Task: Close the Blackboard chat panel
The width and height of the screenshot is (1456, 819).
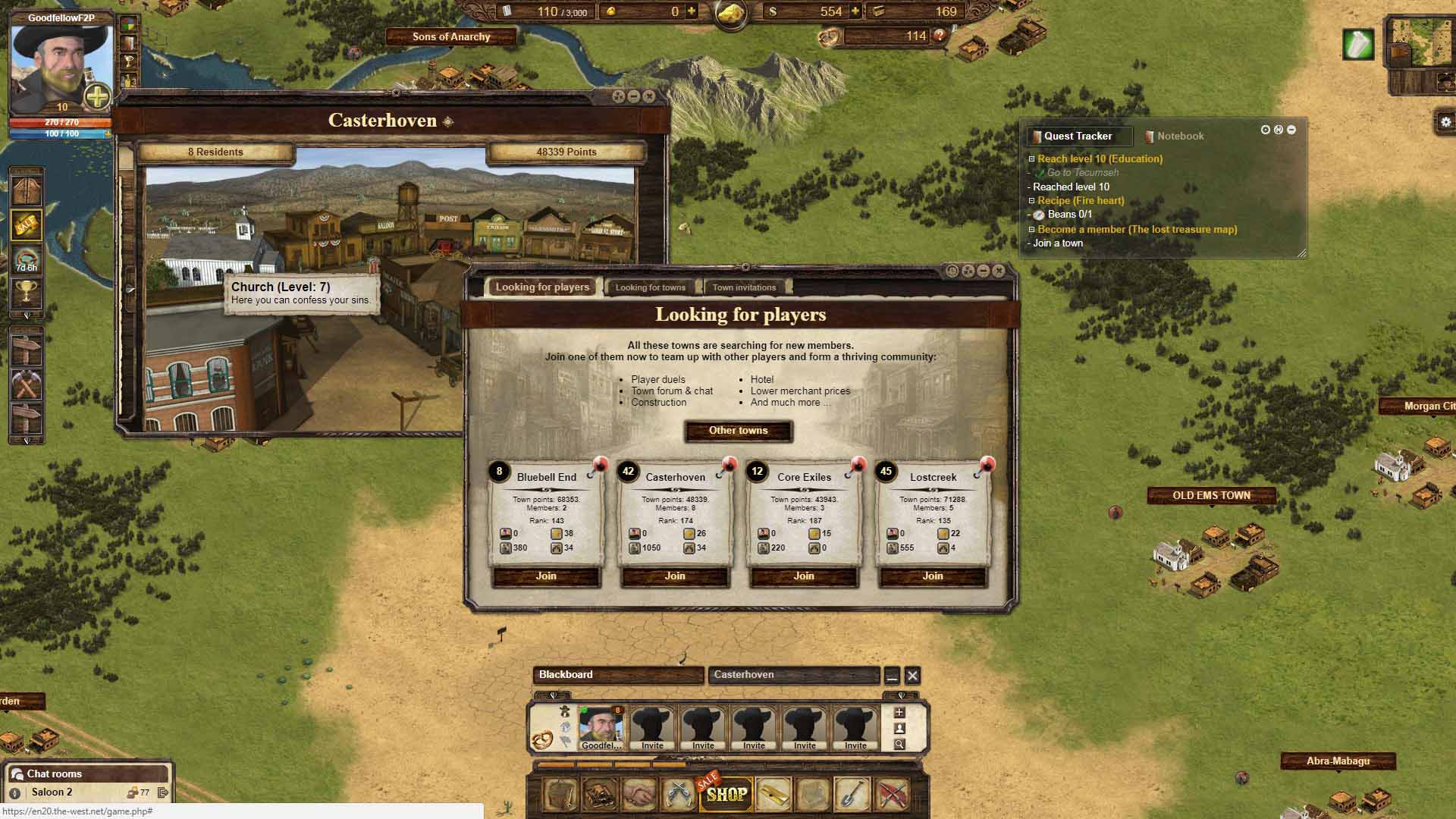Action: [x=912, y=675]
